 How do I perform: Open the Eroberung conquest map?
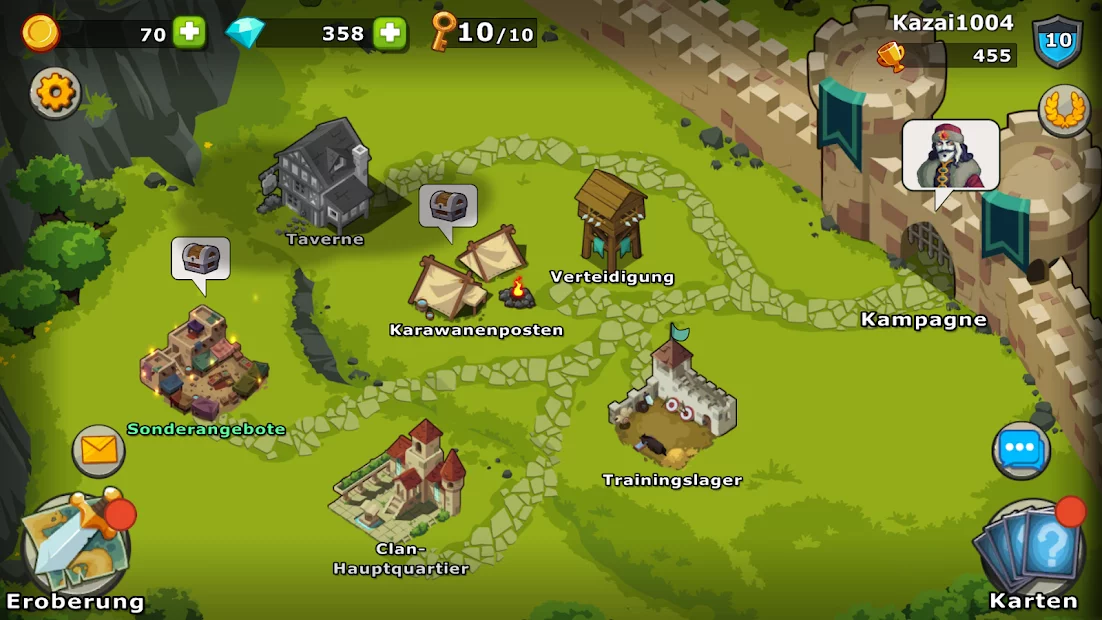pyautogui.click(x=75, y=547)
